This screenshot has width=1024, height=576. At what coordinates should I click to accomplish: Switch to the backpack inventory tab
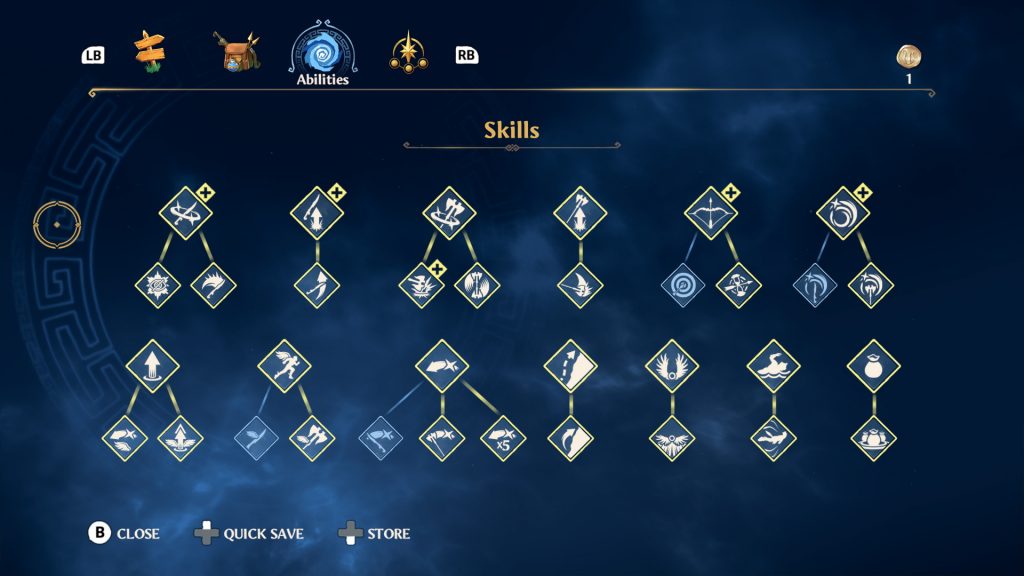(238, 53)
